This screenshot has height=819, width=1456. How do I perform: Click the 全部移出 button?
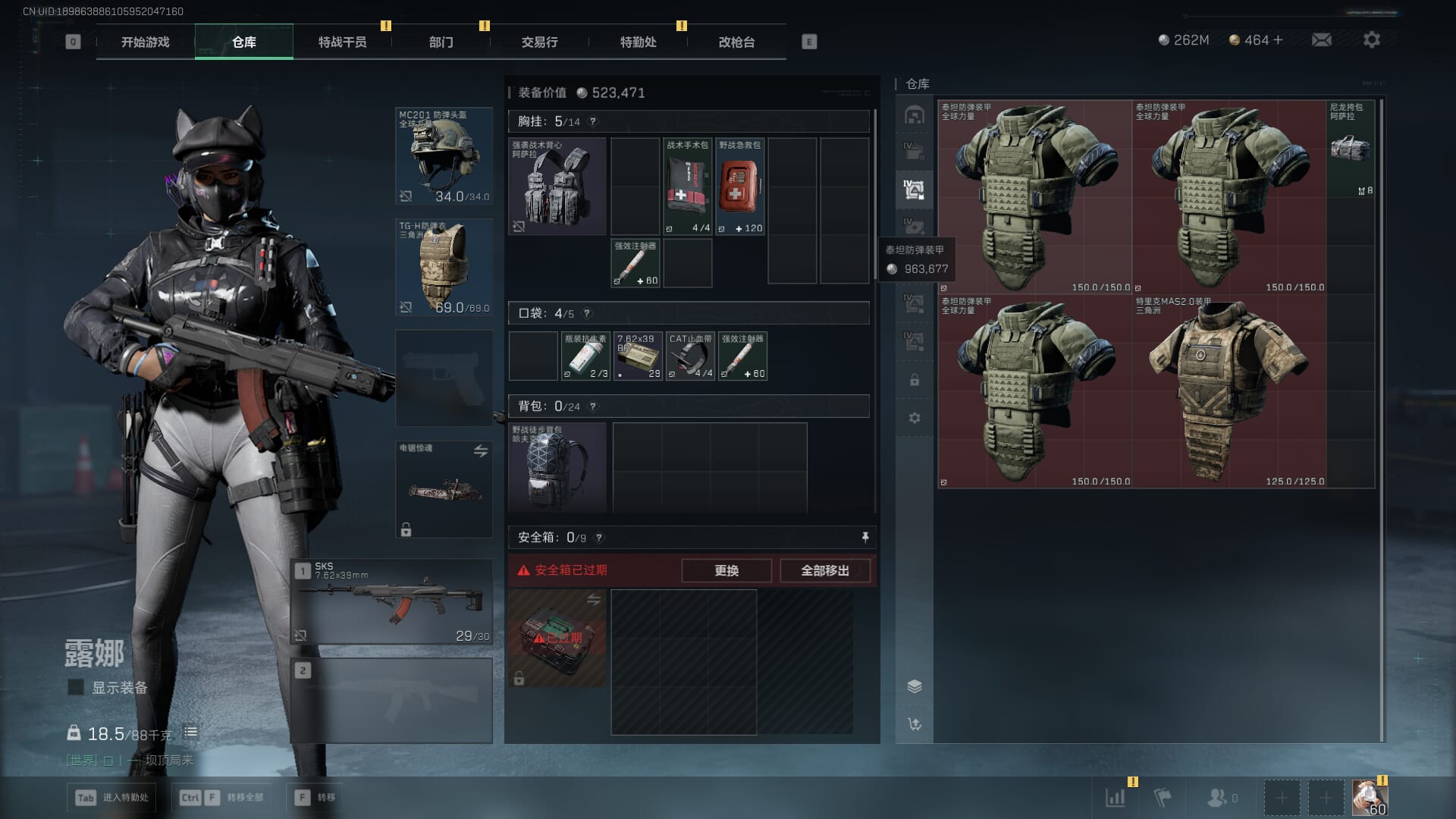[x=824, y=570]
